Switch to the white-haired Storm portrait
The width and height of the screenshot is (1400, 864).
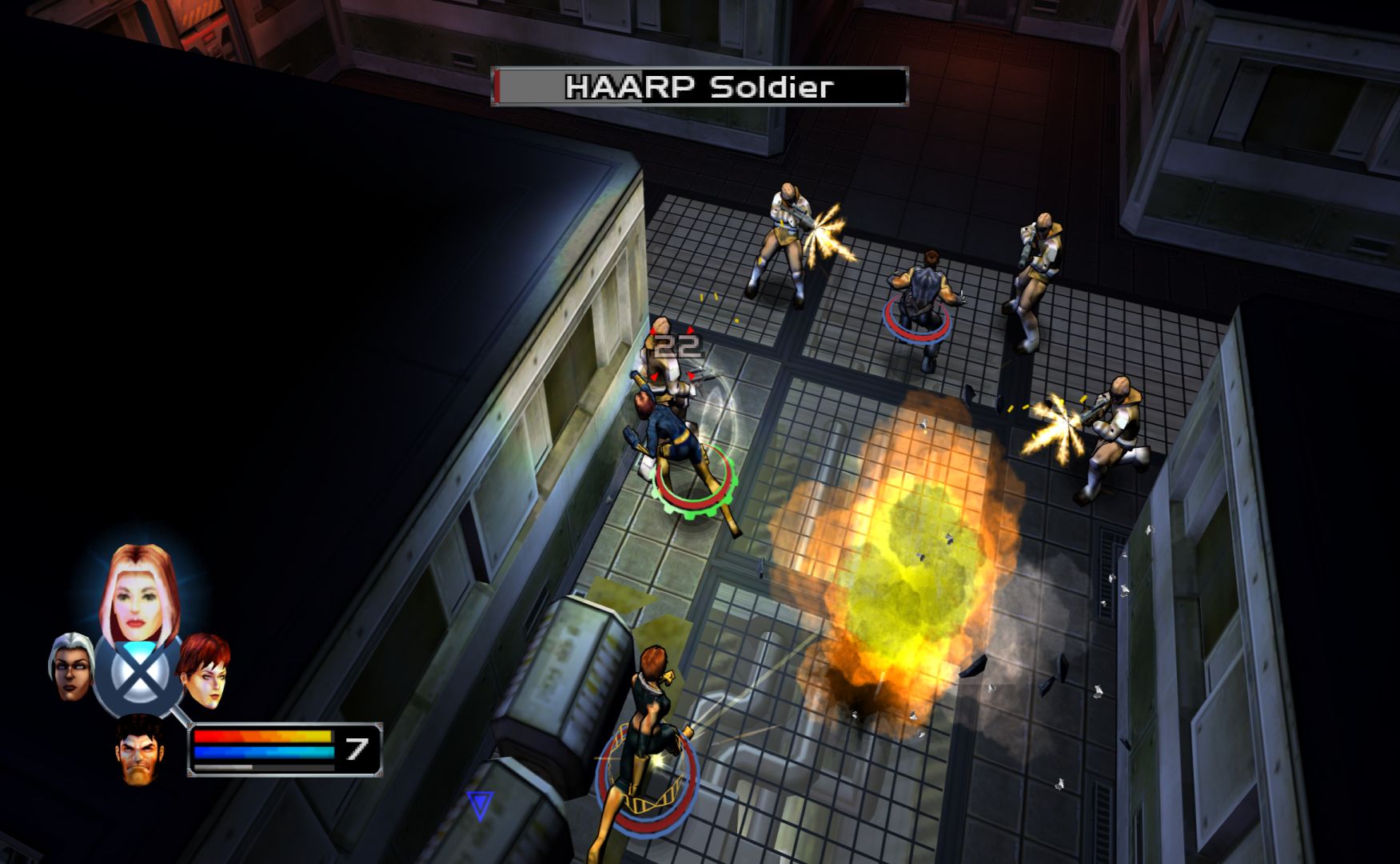[71, 668]
